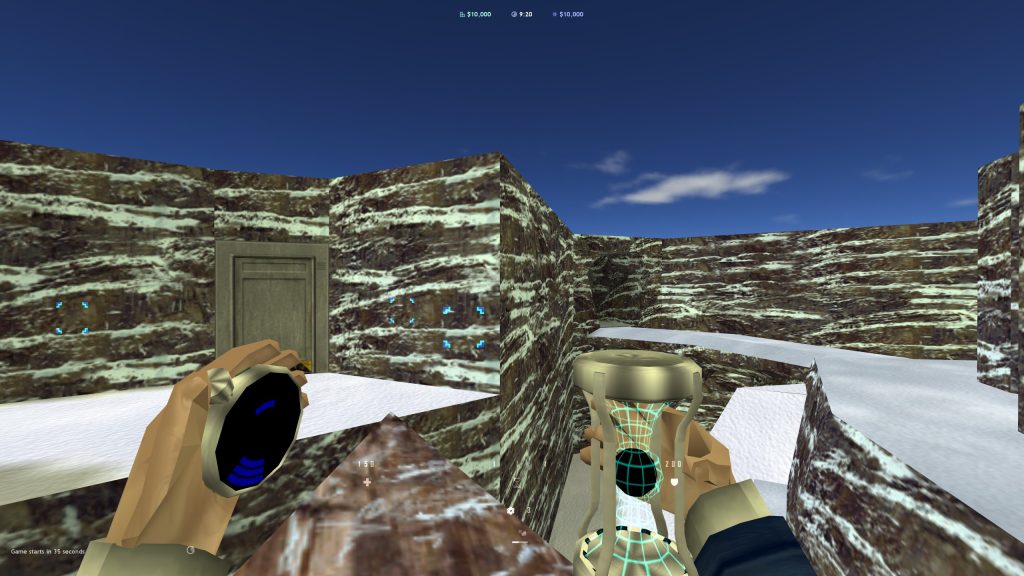Click the gear icon beside the 3 counter
1024x576 pixels.
tap(511, 510)
